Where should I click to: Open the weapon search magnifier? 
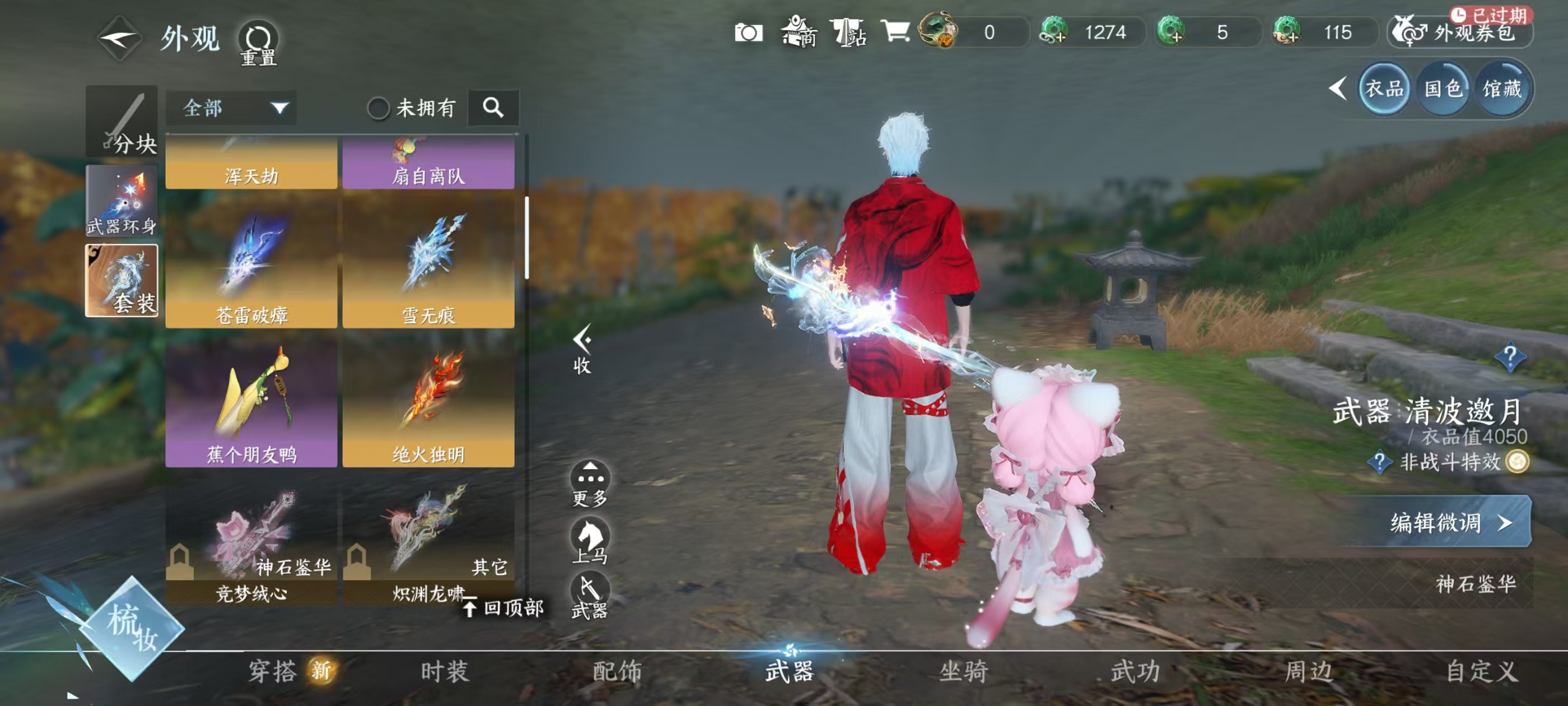coord(493,108)
